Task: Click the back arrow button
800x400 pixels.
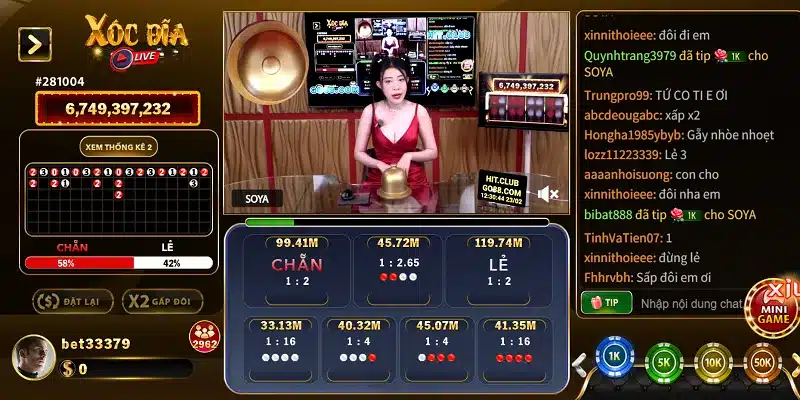Action: click(35, 44)
